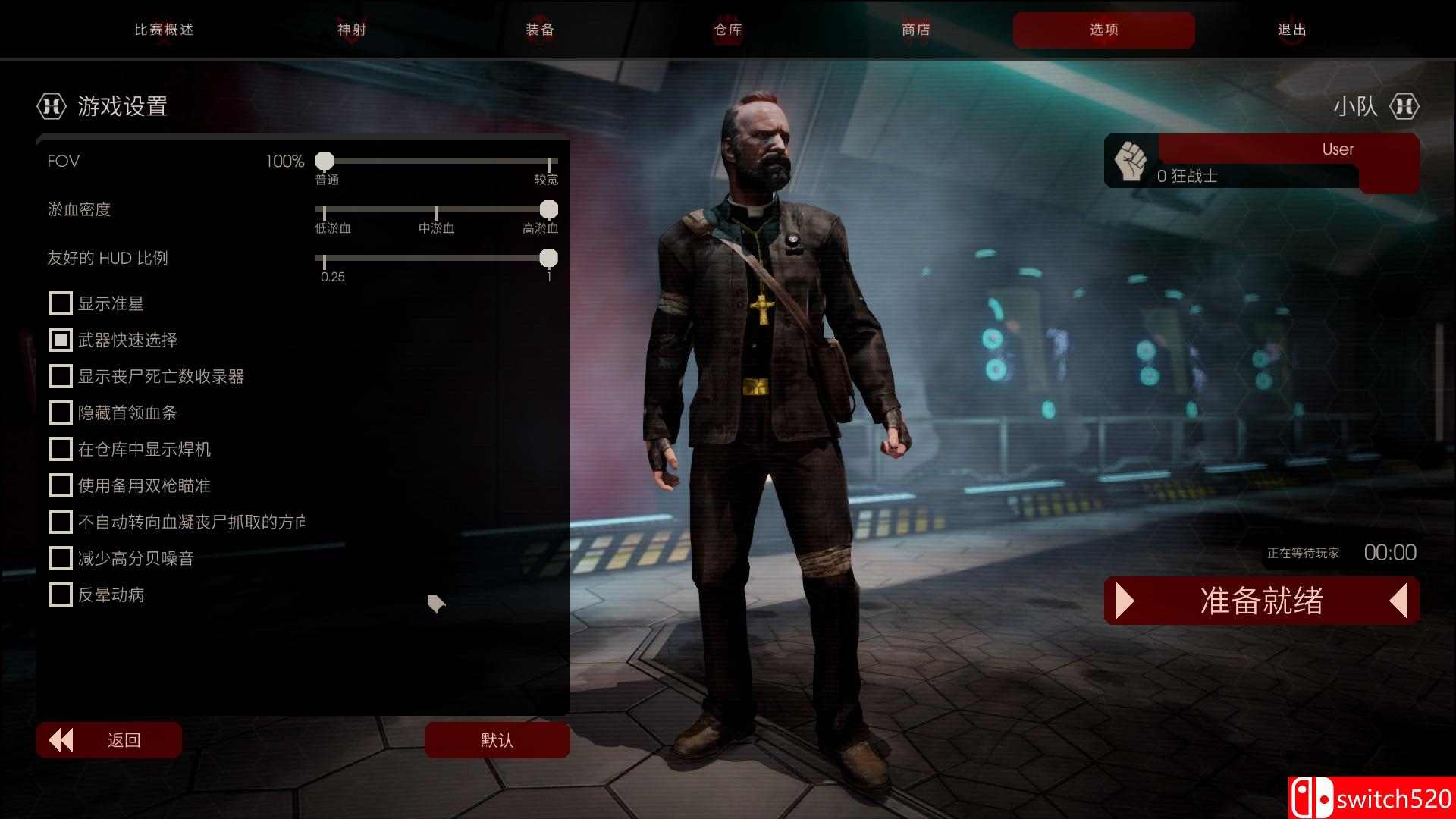Reset settings with 默认 button

tap(497, 740)
